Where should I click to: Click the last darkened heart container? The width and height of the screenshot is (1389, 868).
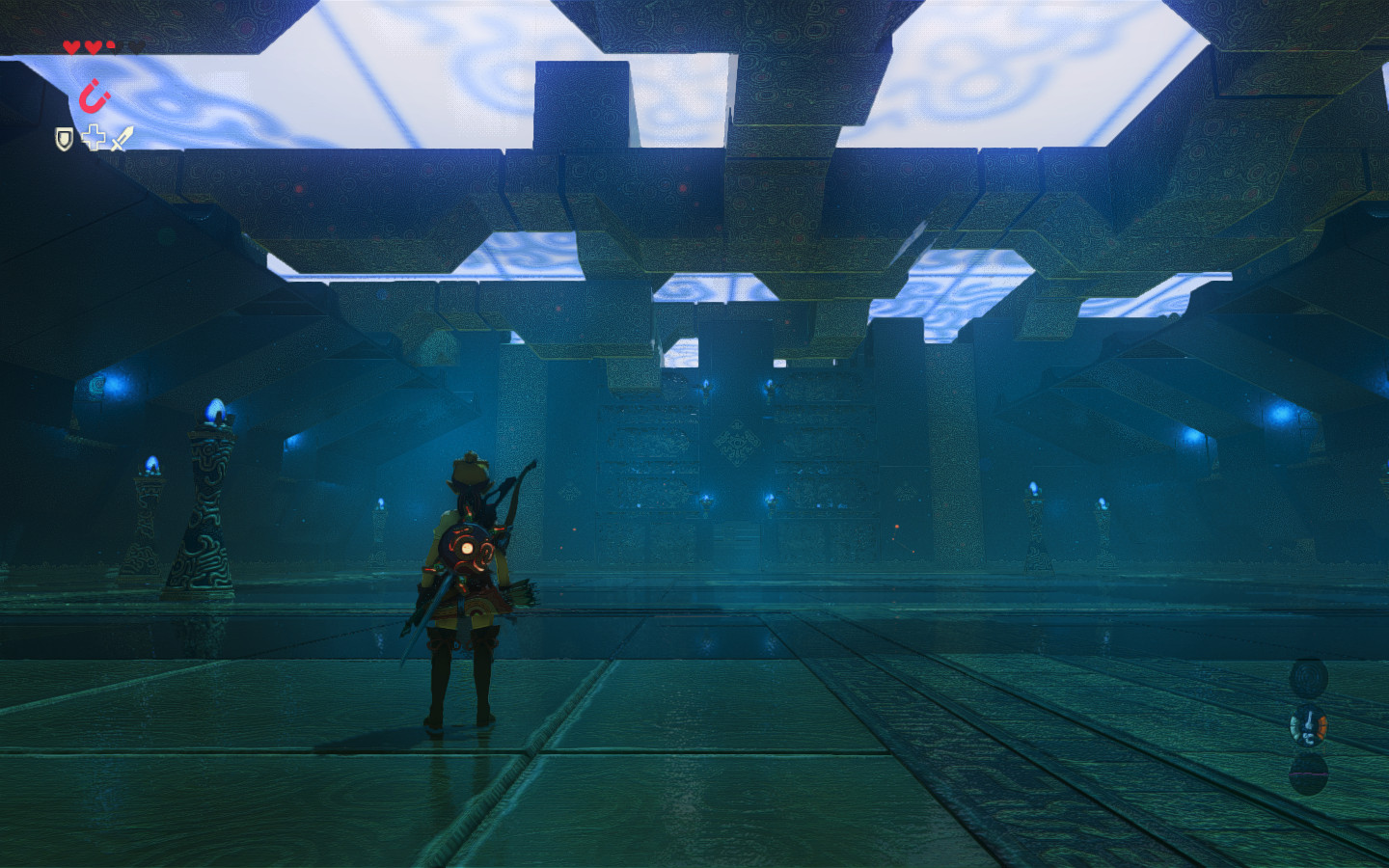click(x=136, y=47)
